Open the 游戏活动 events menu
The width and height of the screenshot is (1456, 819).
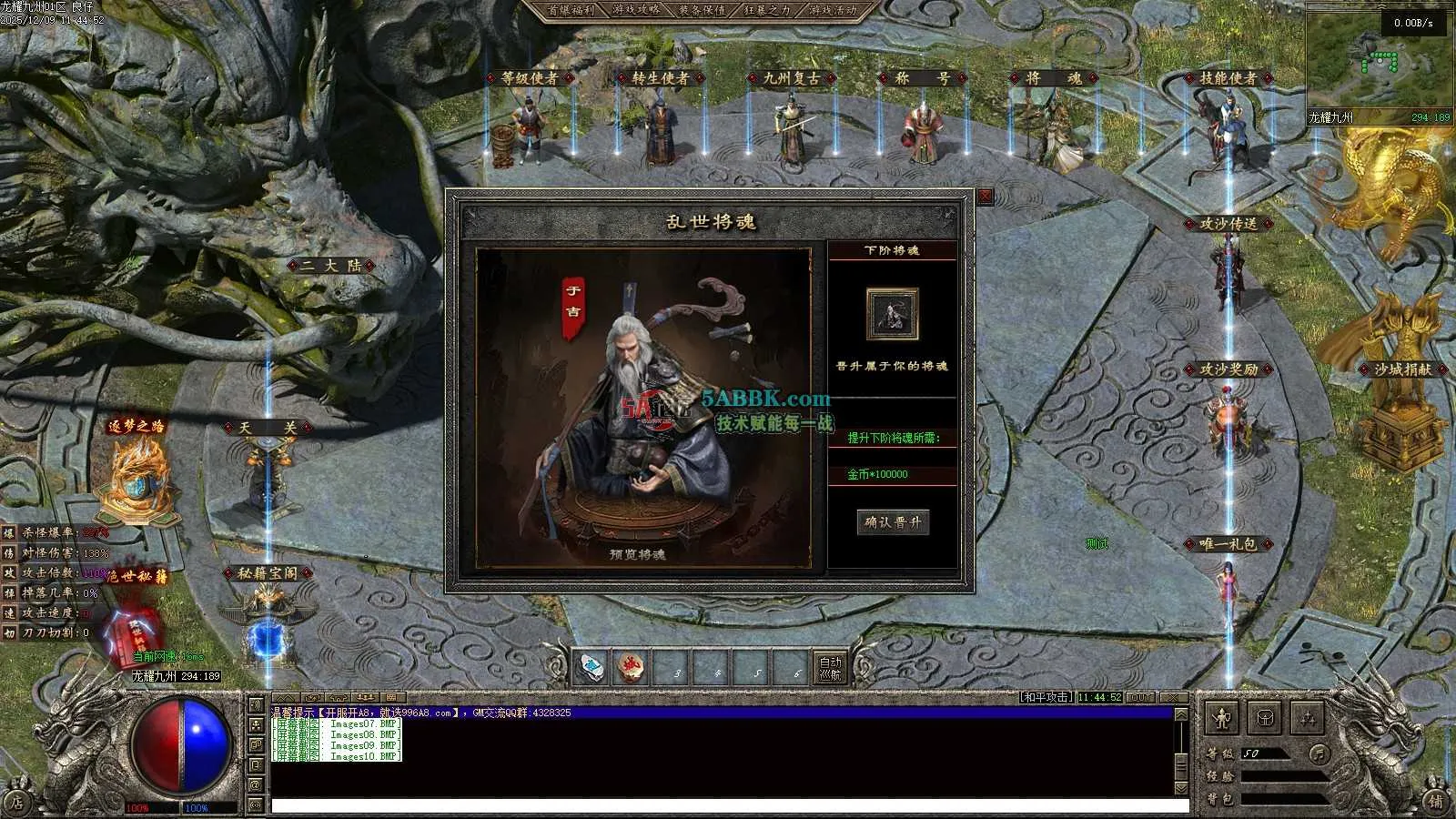pyautogui.click(x=832, y=10)
